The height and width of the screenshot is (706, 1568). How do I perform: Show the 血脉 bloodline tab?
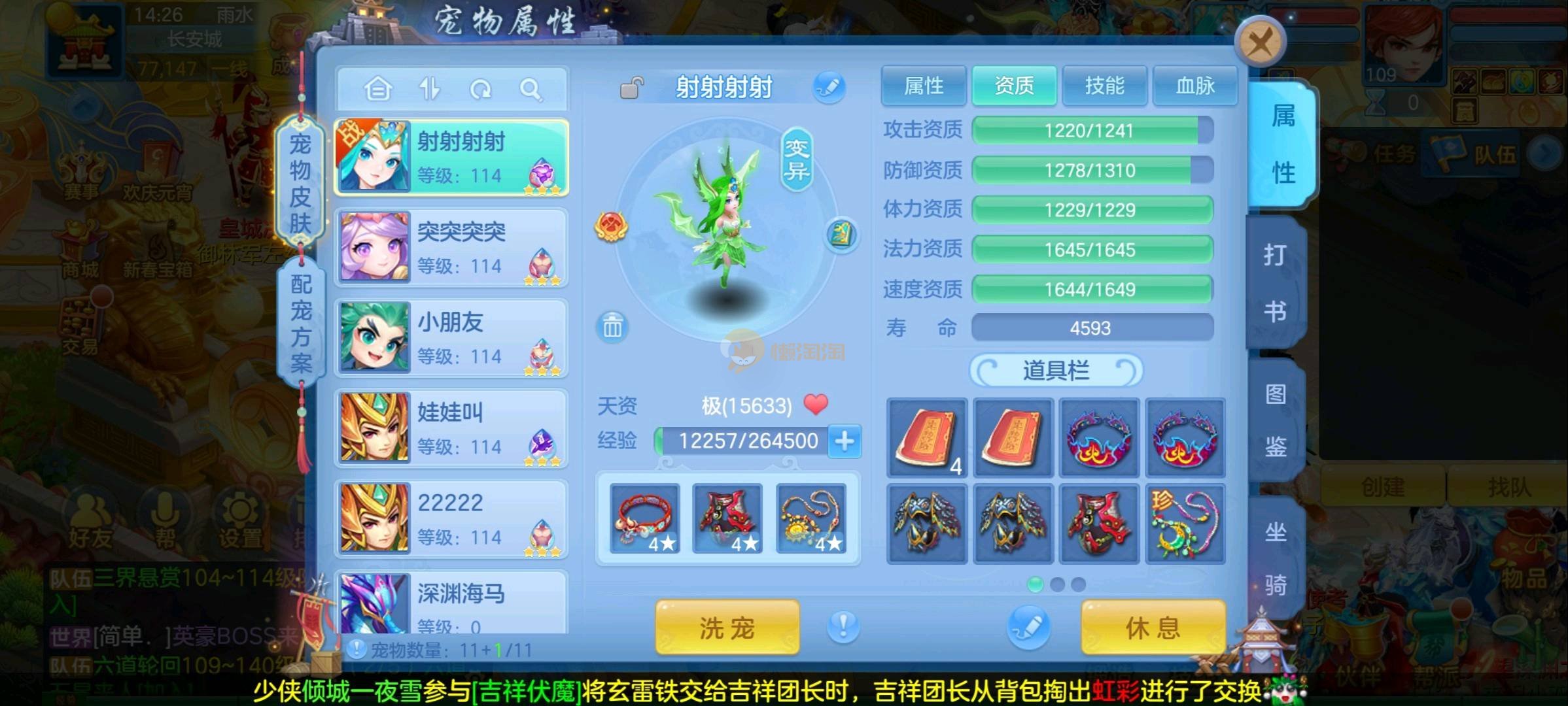coord(1194,86)
